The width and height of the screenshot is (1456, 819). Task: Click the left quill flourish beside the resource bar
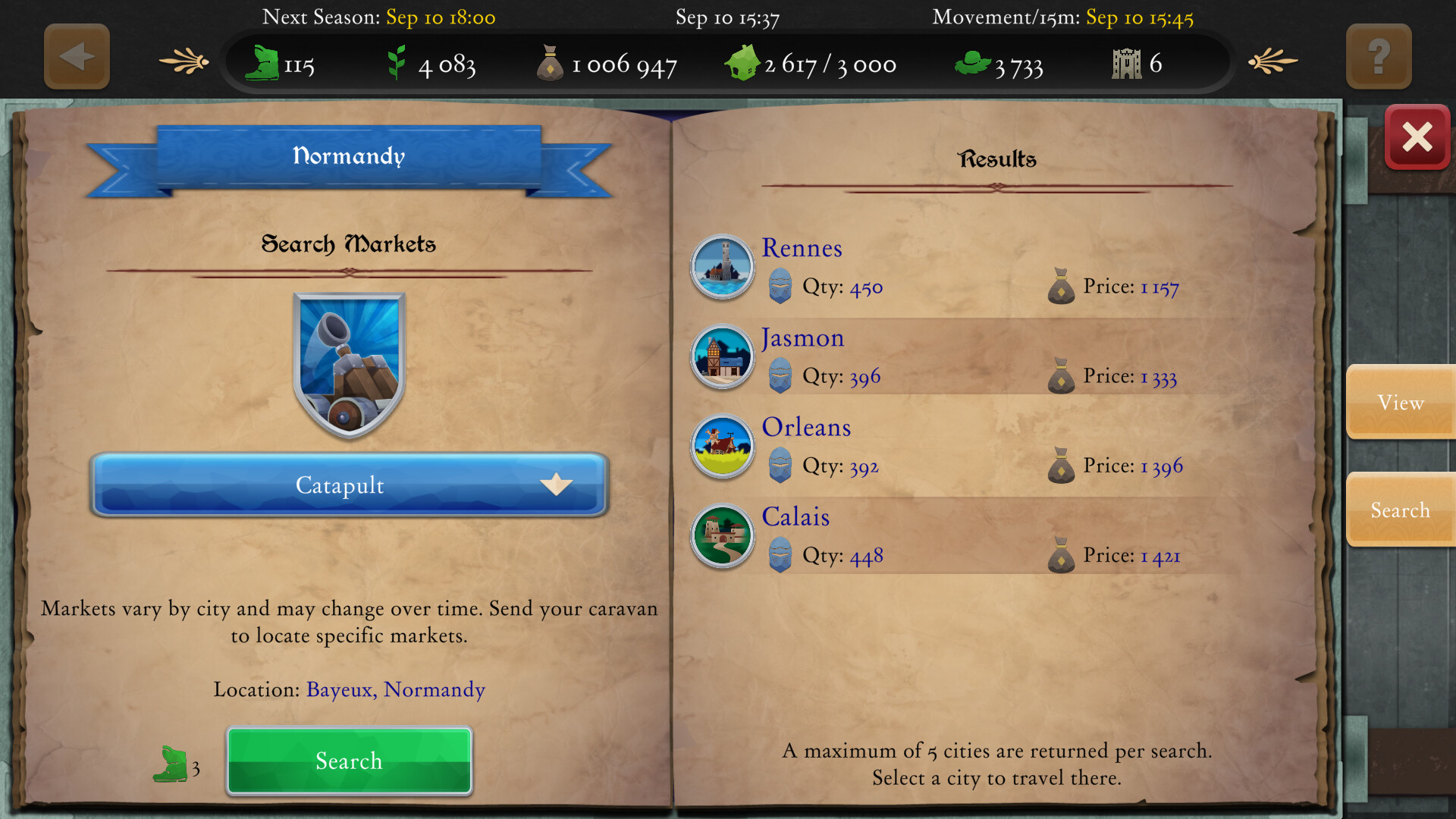(182, 60)
